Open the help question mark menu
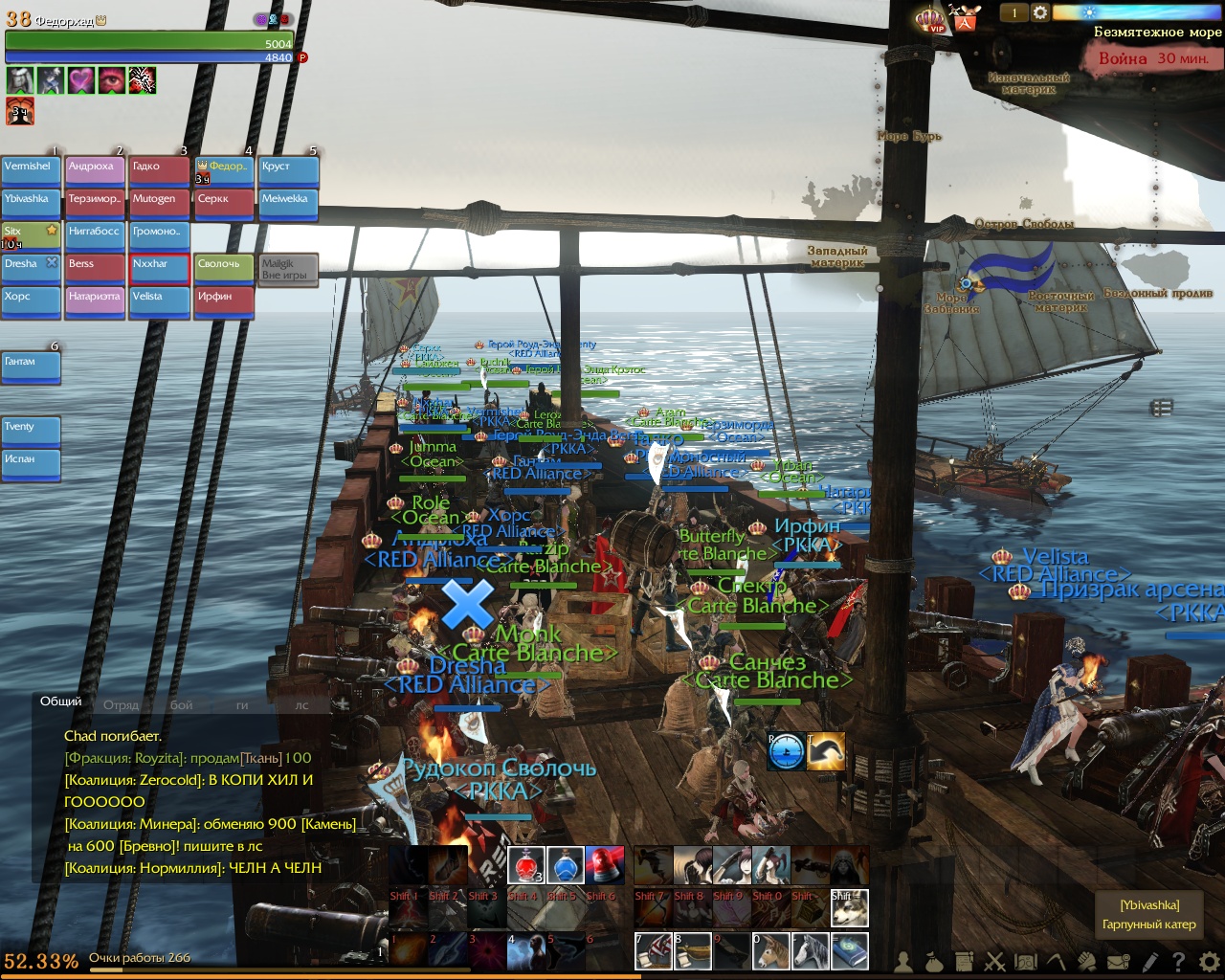This screenshot has height=980, width=1225. [1178, 962]
